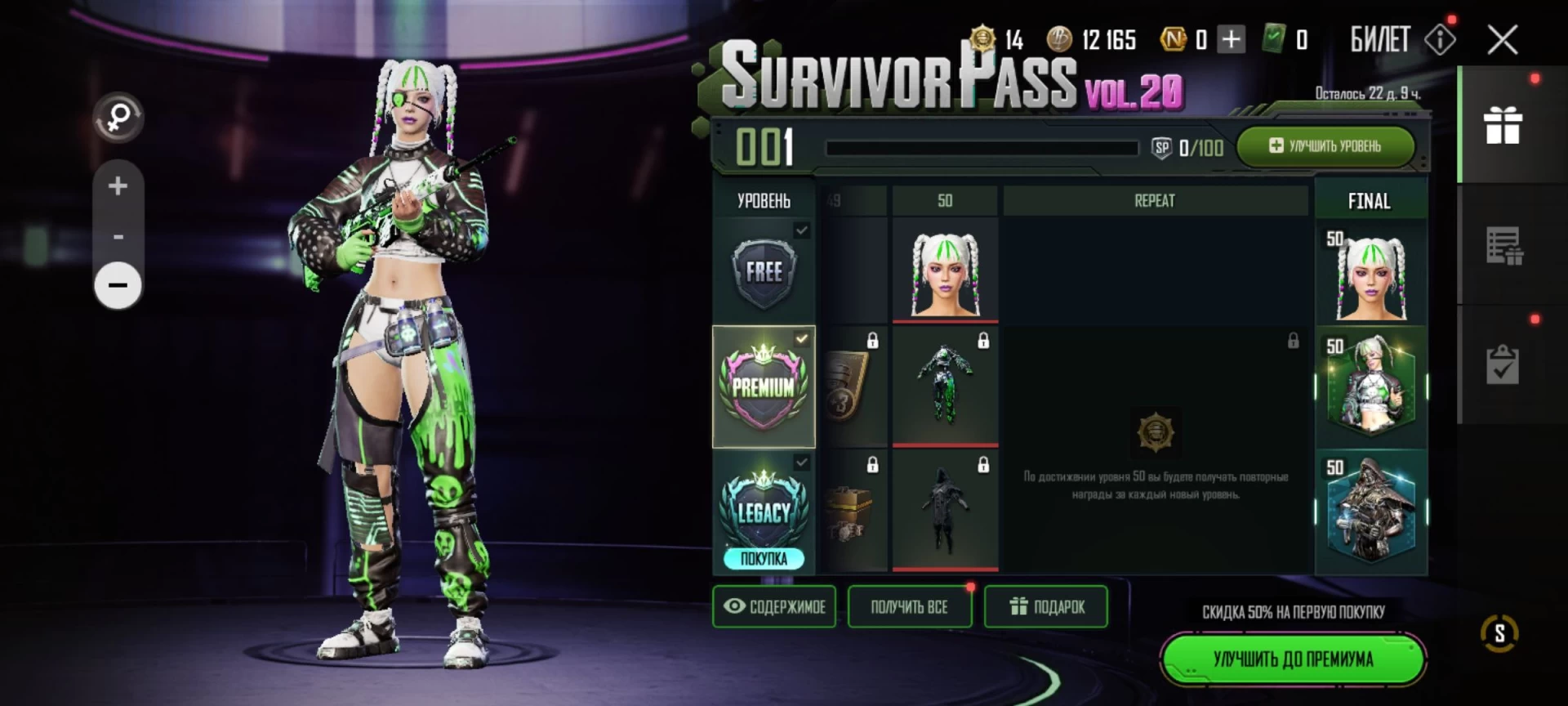Upgrade to premium with the Улучшить до премиума button
The width and height of the screenshot is (1568, 706).
pyautogui.click(x=1292, y=659)
